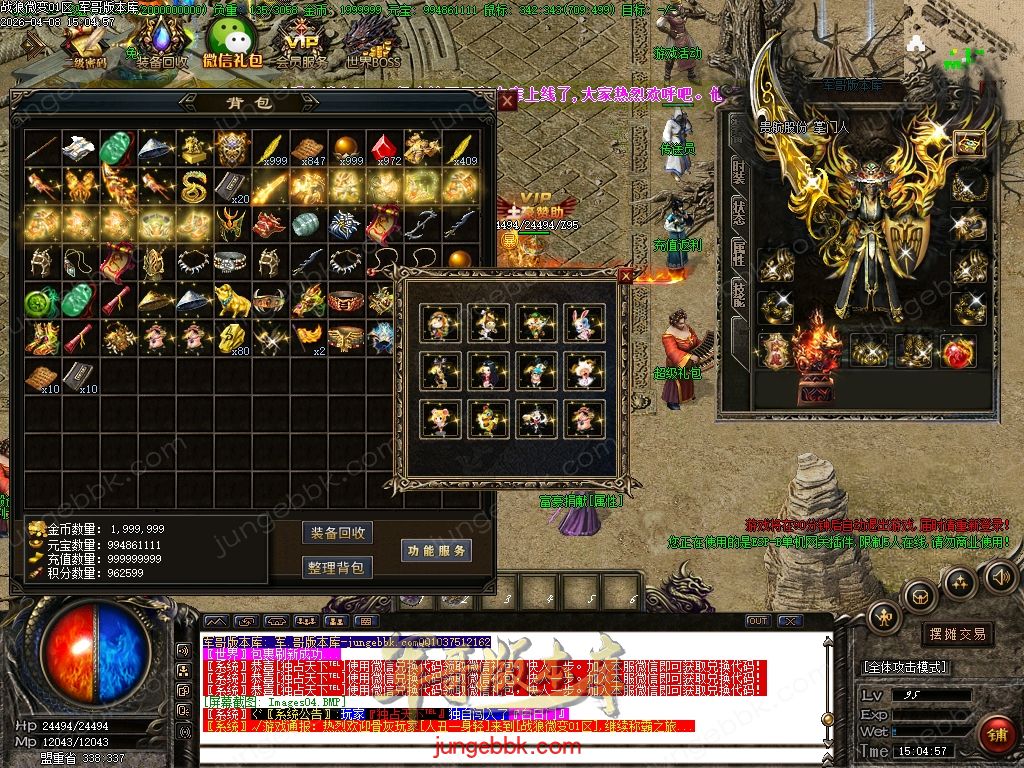The width and height of the screenshot is (1024, 768).
Task: Switch to the 状态 status tab
Action: point(739,213)
